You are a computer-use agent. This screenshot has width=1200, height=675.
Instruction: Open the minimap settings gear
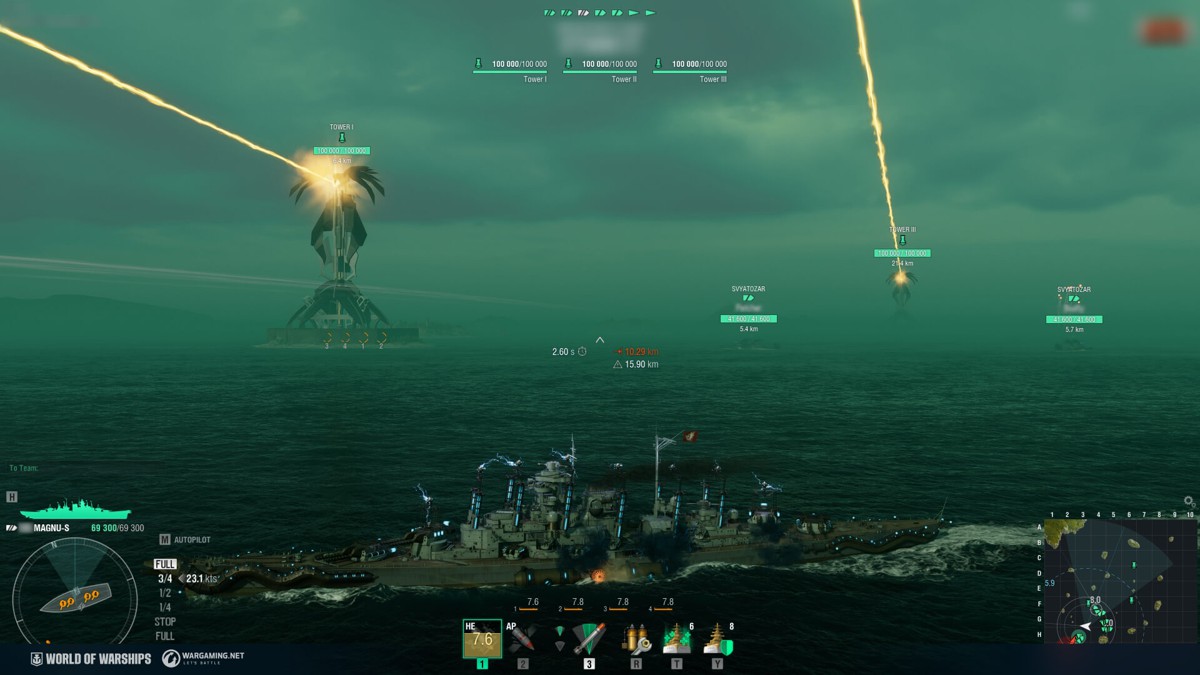coord(1189,501)
